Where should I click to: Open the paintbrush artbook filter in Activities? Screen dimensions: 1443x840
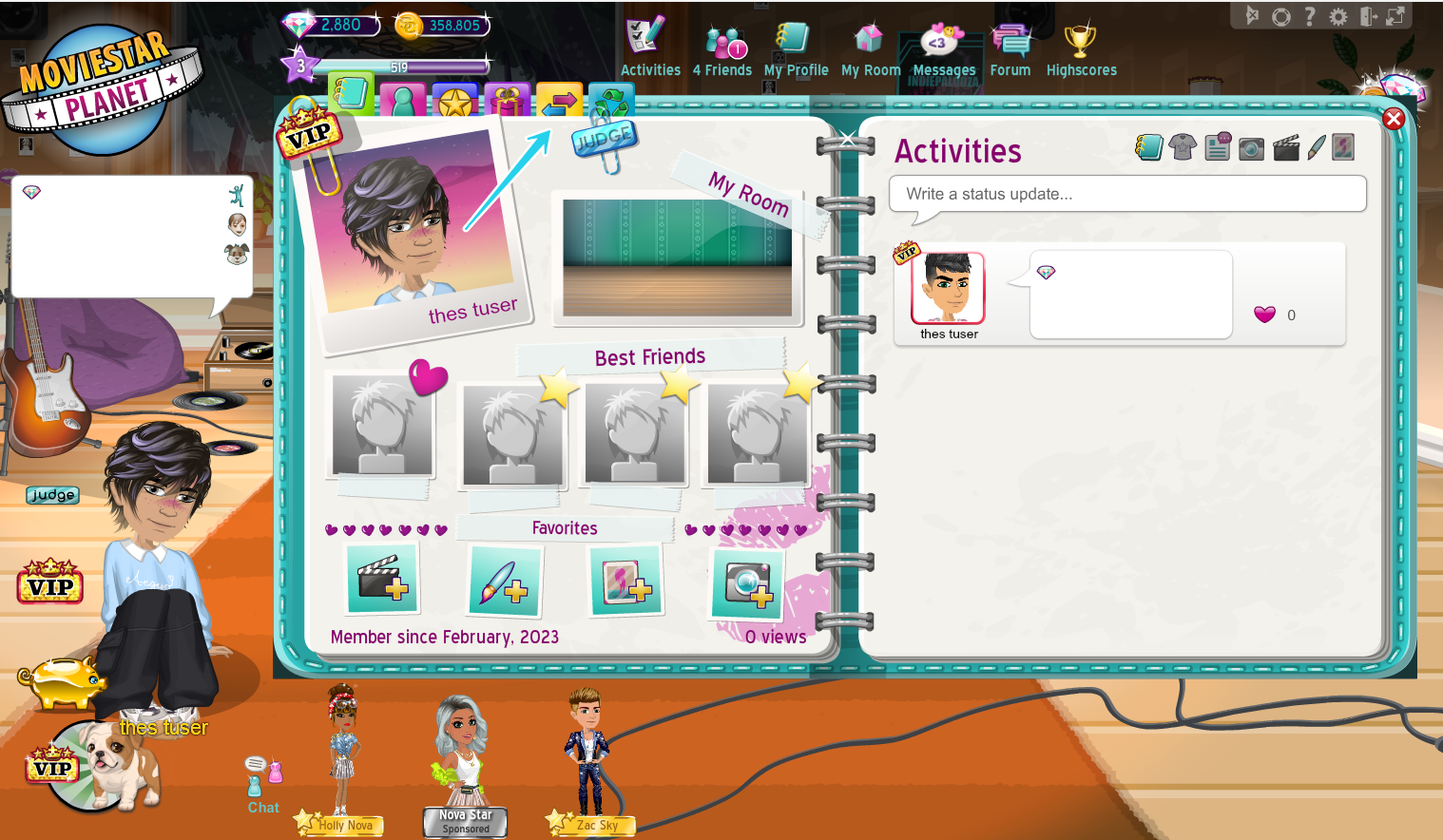1317,147
